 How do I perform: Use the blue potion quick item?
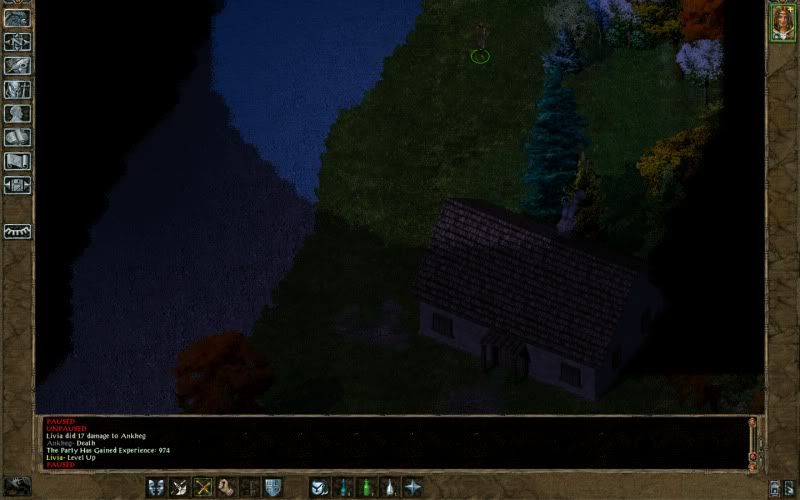pyautogui.click(x=342, y=487)
